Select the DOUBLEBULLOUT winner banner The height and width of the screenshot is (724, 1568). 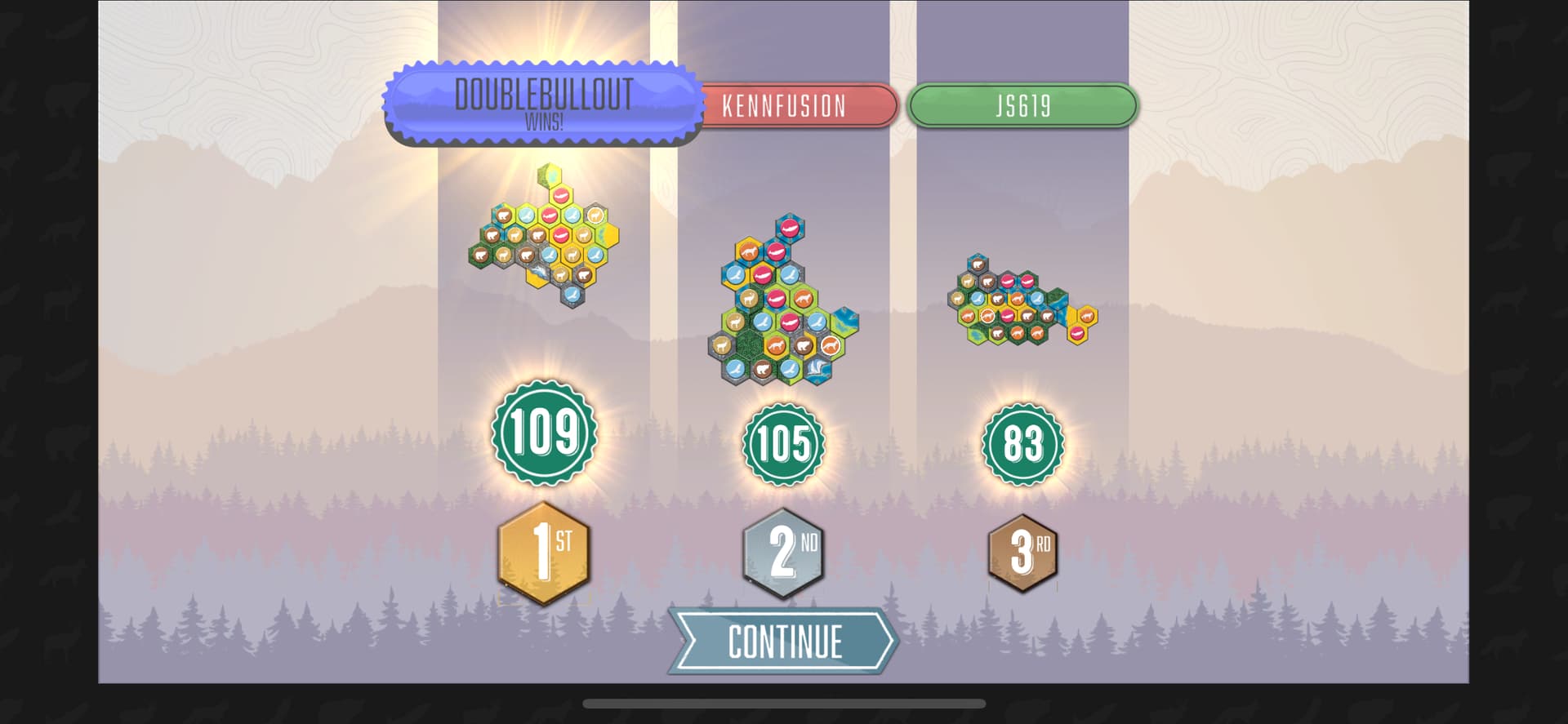[x=543, y=104]
